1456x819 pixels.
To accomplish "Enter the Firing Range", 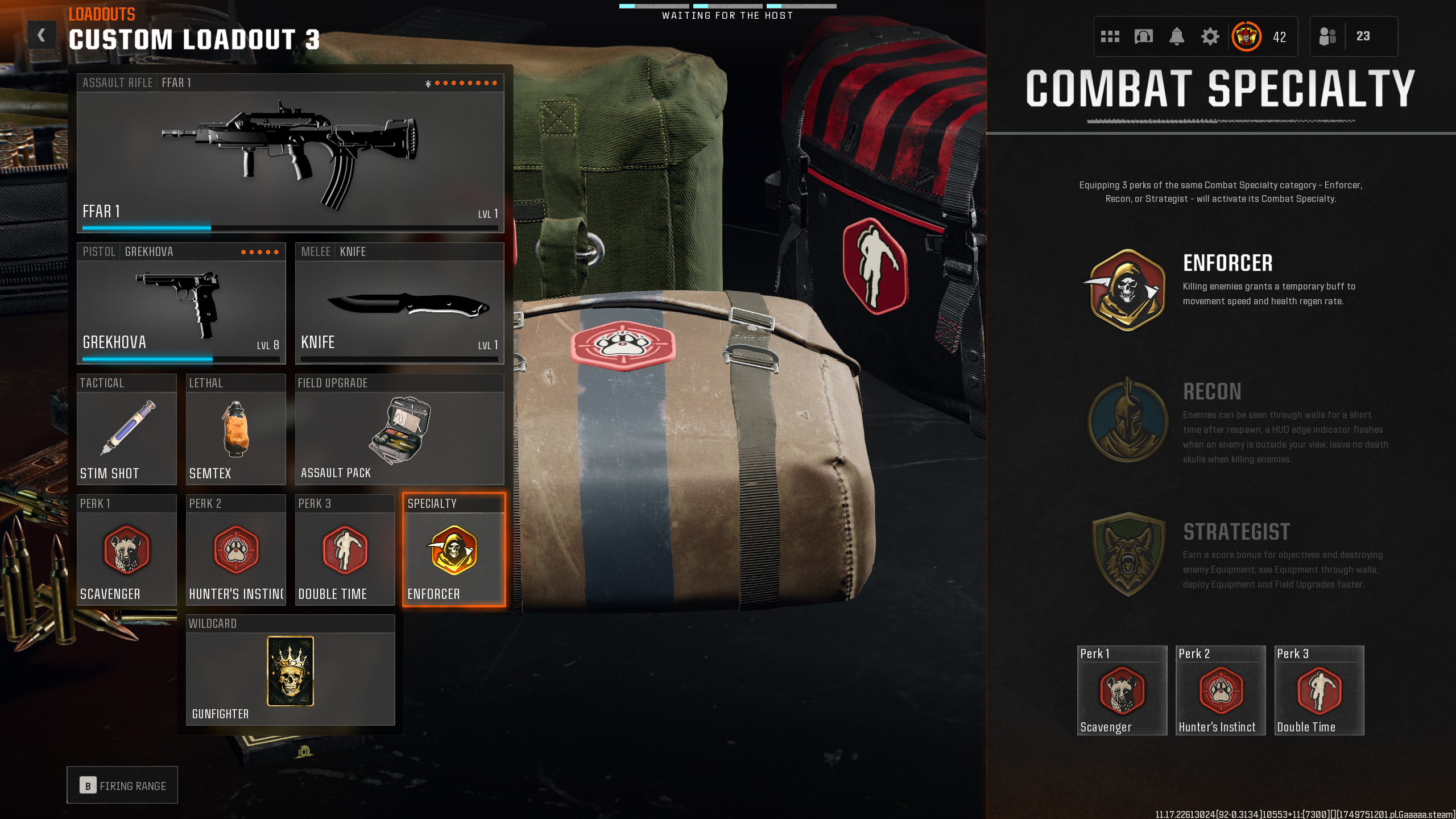I will (x=122, y=785).
